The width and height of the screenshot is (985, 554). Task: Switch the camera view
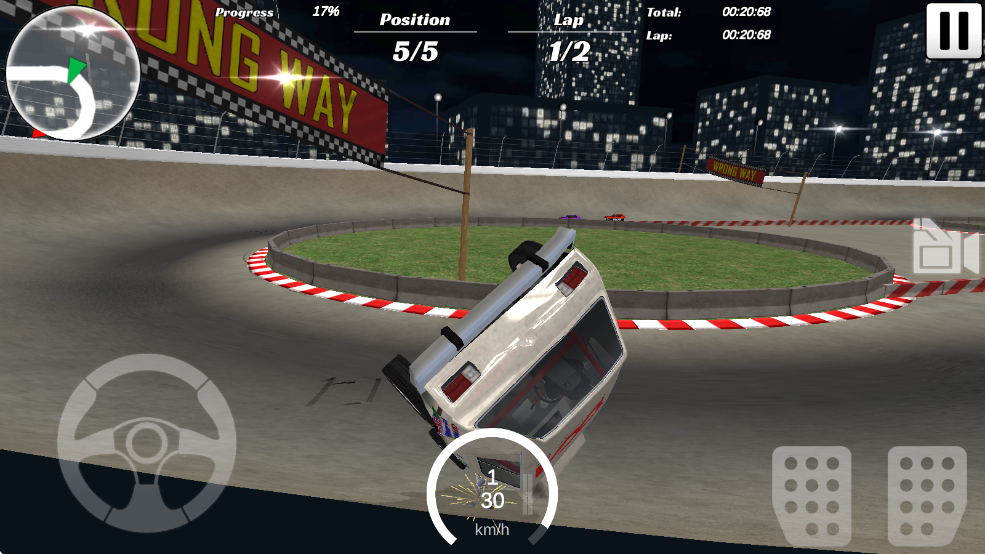tap(943, 247)
